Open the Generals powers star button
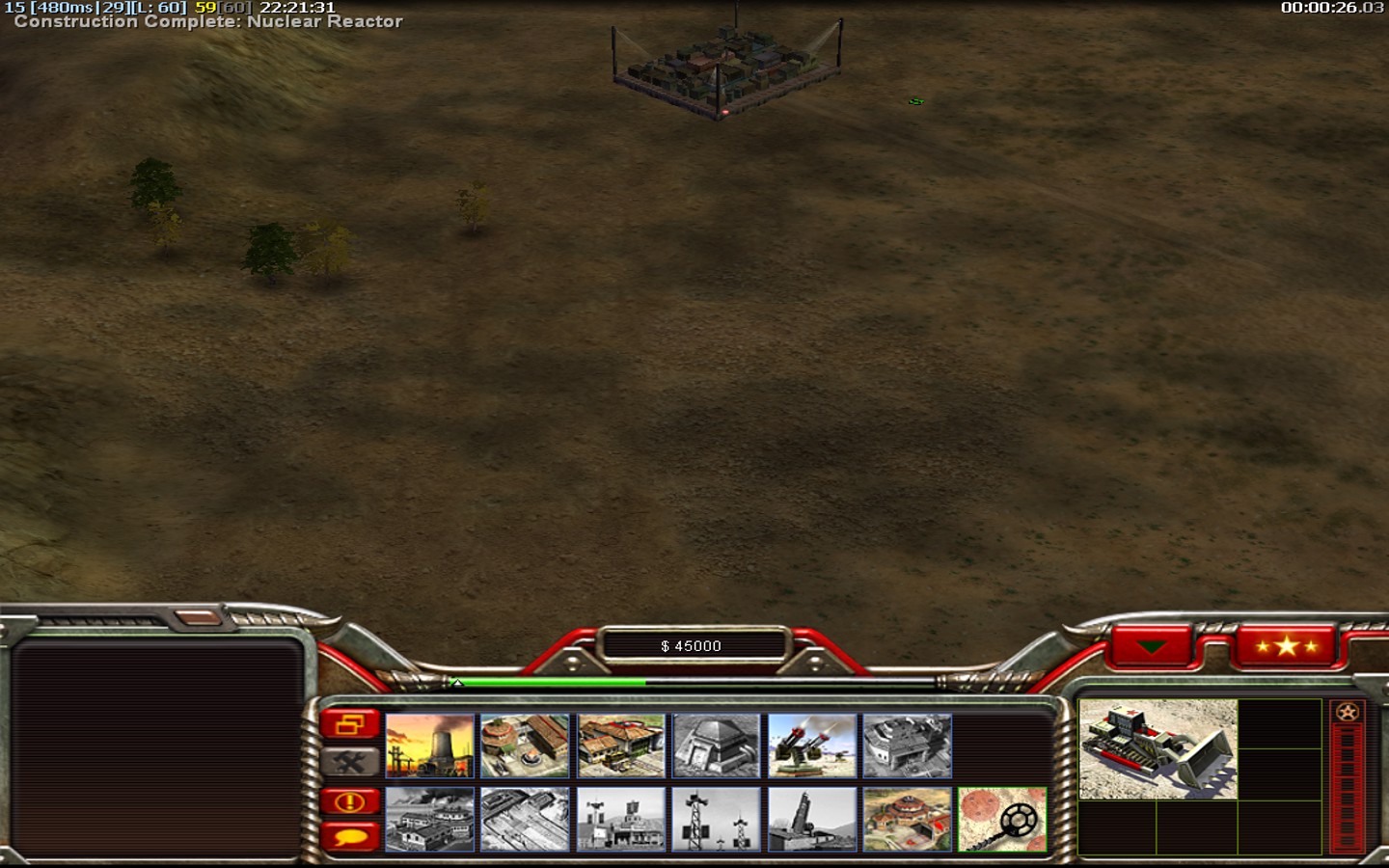The height and width of the screenshot is (868, 1389). point(1286,645)
